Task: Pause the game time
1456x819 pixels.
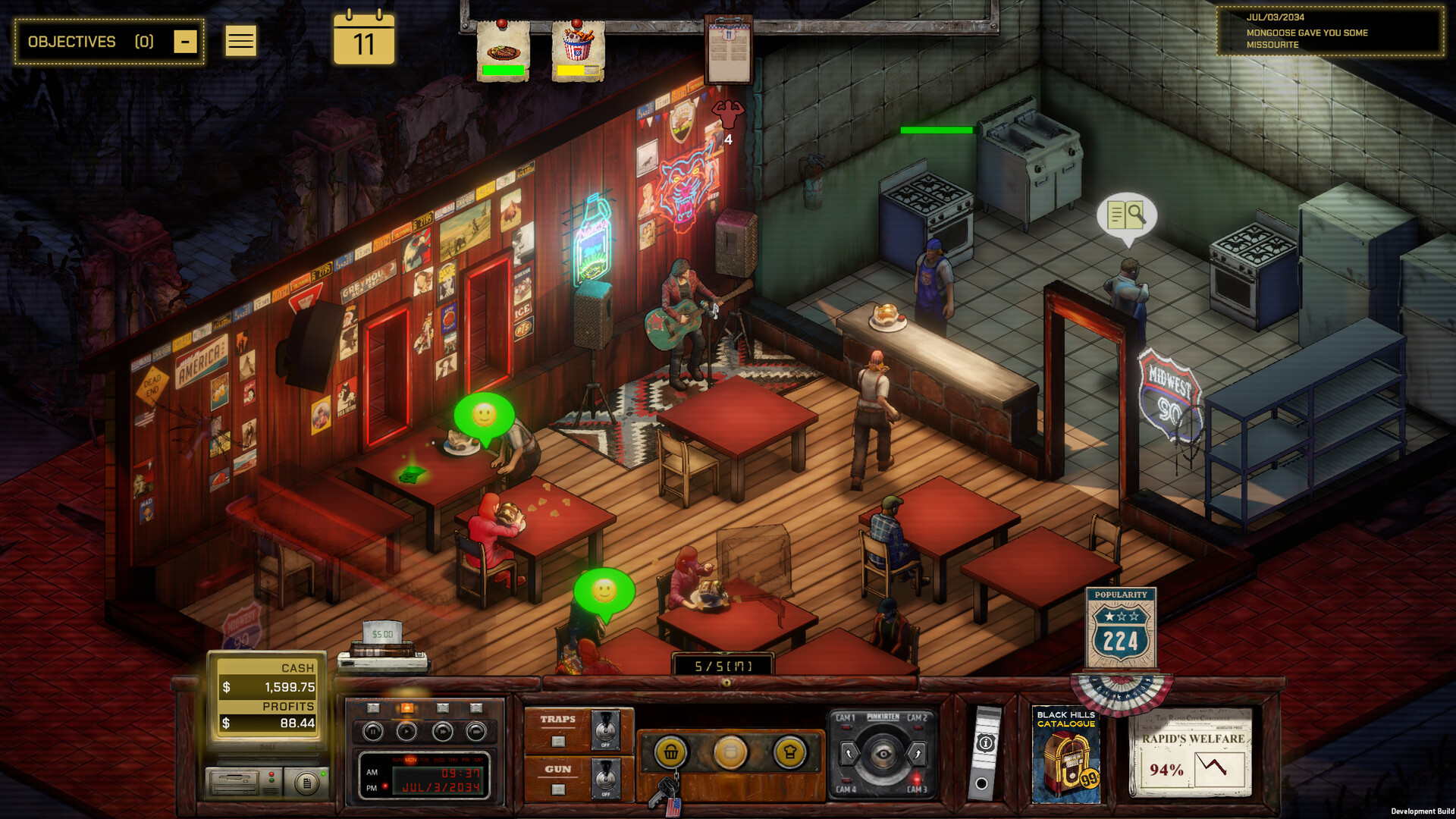Action: (372, 732)
